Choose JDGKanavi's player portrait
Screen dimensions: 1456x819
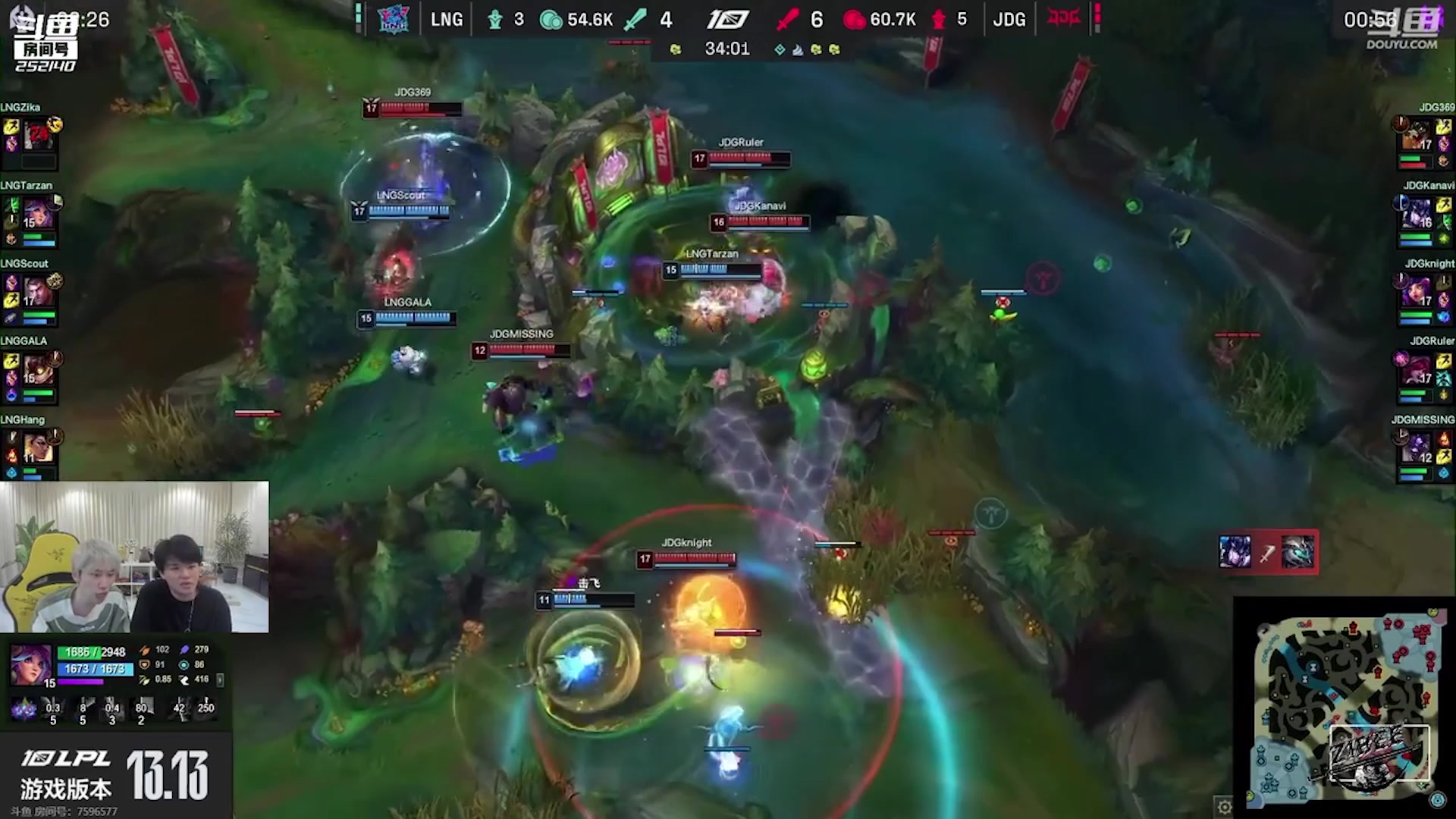click(x=1415, y=215)
